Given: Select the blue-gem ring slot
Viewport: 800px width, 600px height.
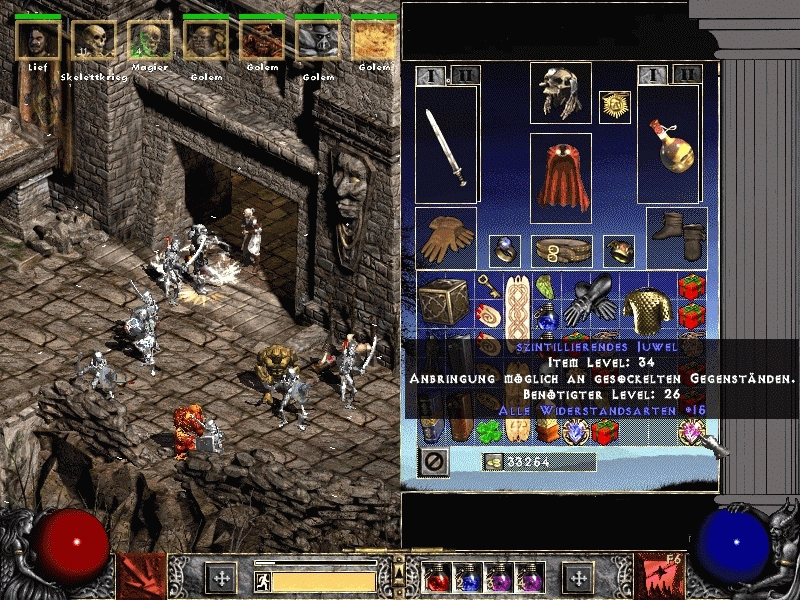Looking at the screenshot, I should [x=503, y=250].
